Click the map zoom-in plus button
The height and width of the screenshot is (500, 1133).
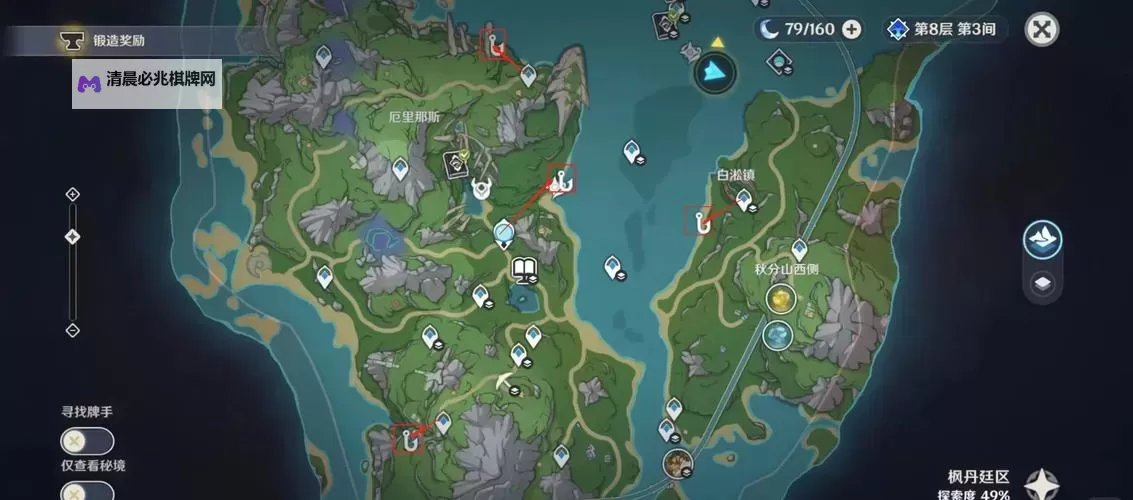tap(72, 194)
